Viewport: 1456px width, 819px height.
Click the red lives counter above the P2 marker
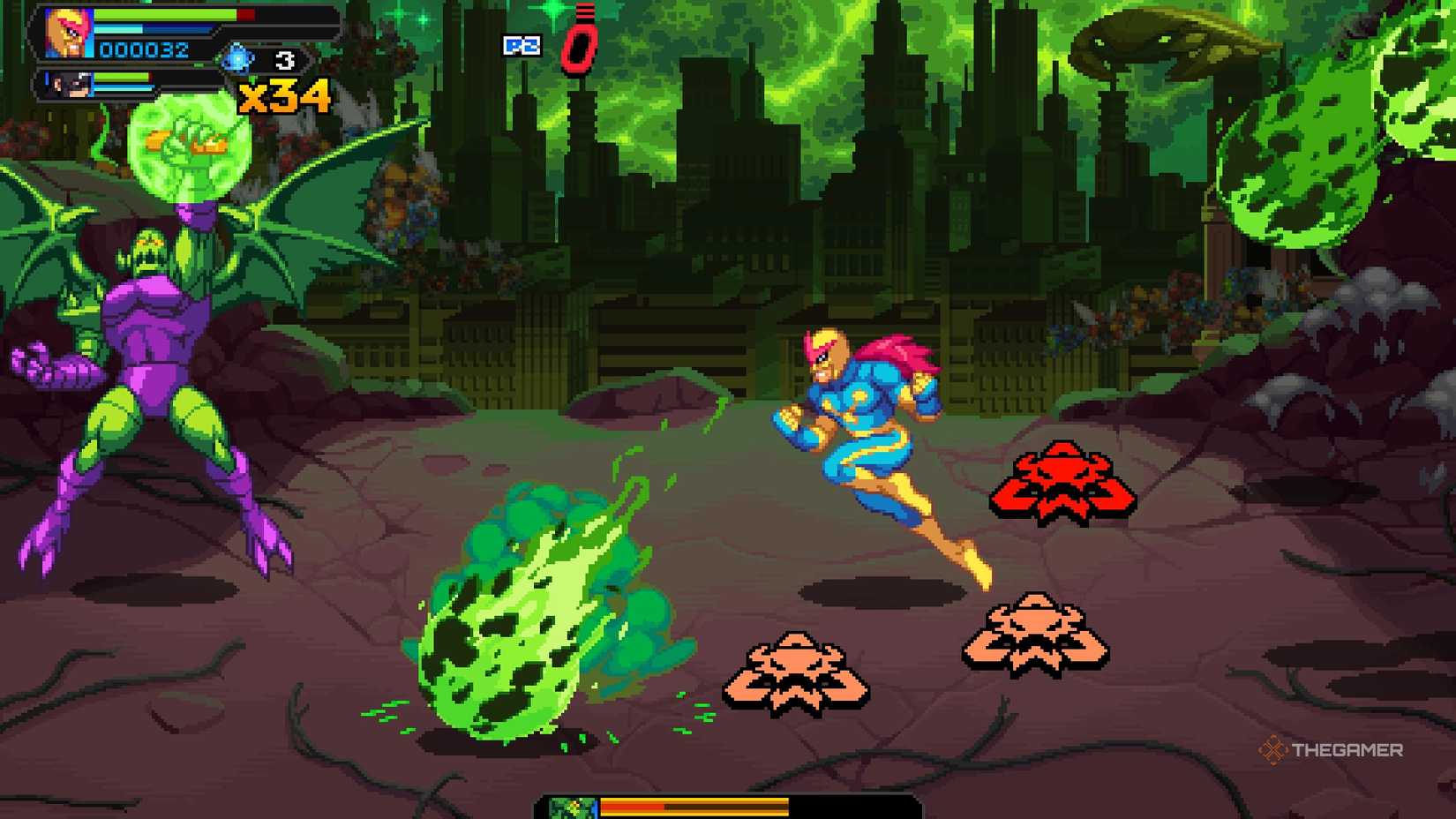point(578,46)
